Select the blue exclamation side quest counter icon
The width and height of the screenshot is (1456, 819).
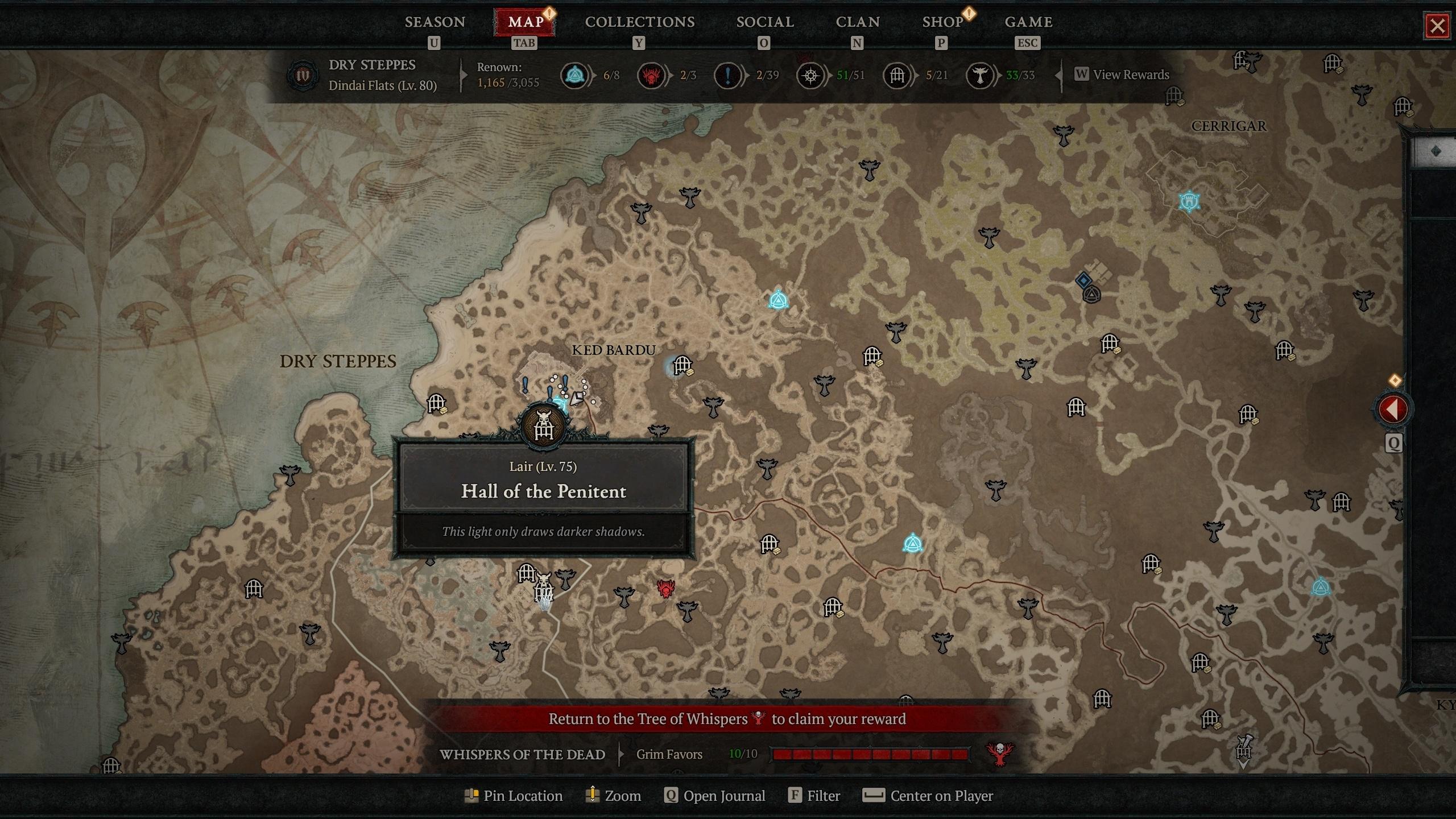pyautogui.click(x=726, y=75)
